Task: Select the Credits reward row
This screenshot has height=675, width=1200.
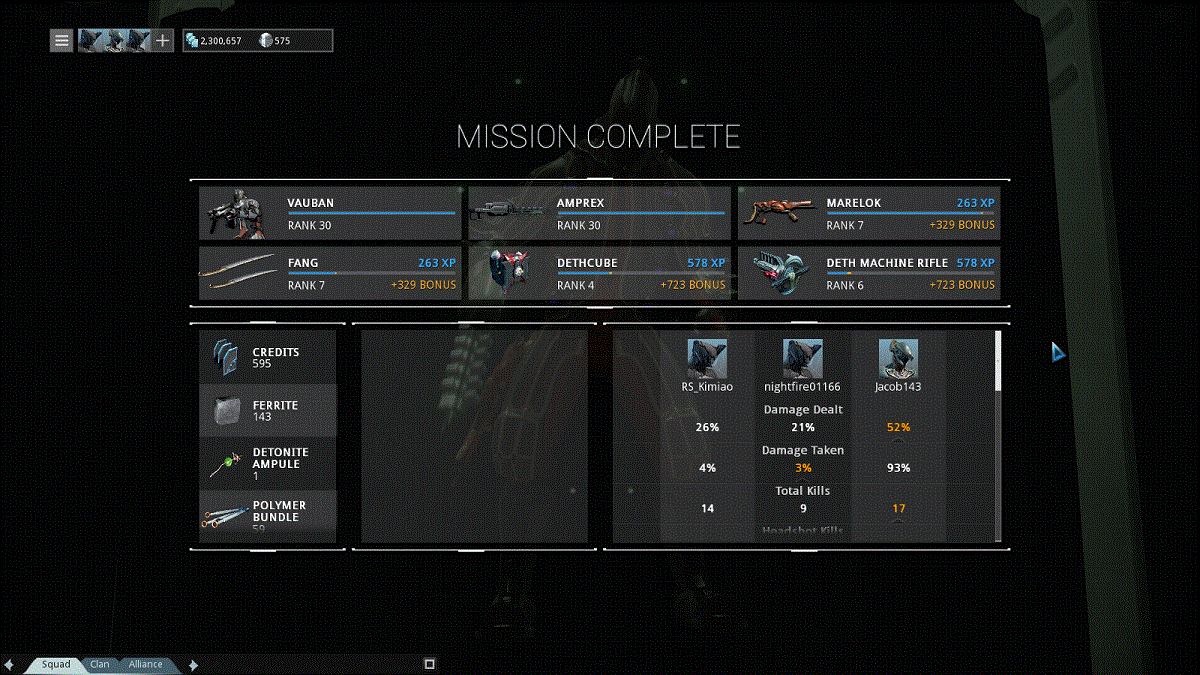Action: [x=268, y=358]
